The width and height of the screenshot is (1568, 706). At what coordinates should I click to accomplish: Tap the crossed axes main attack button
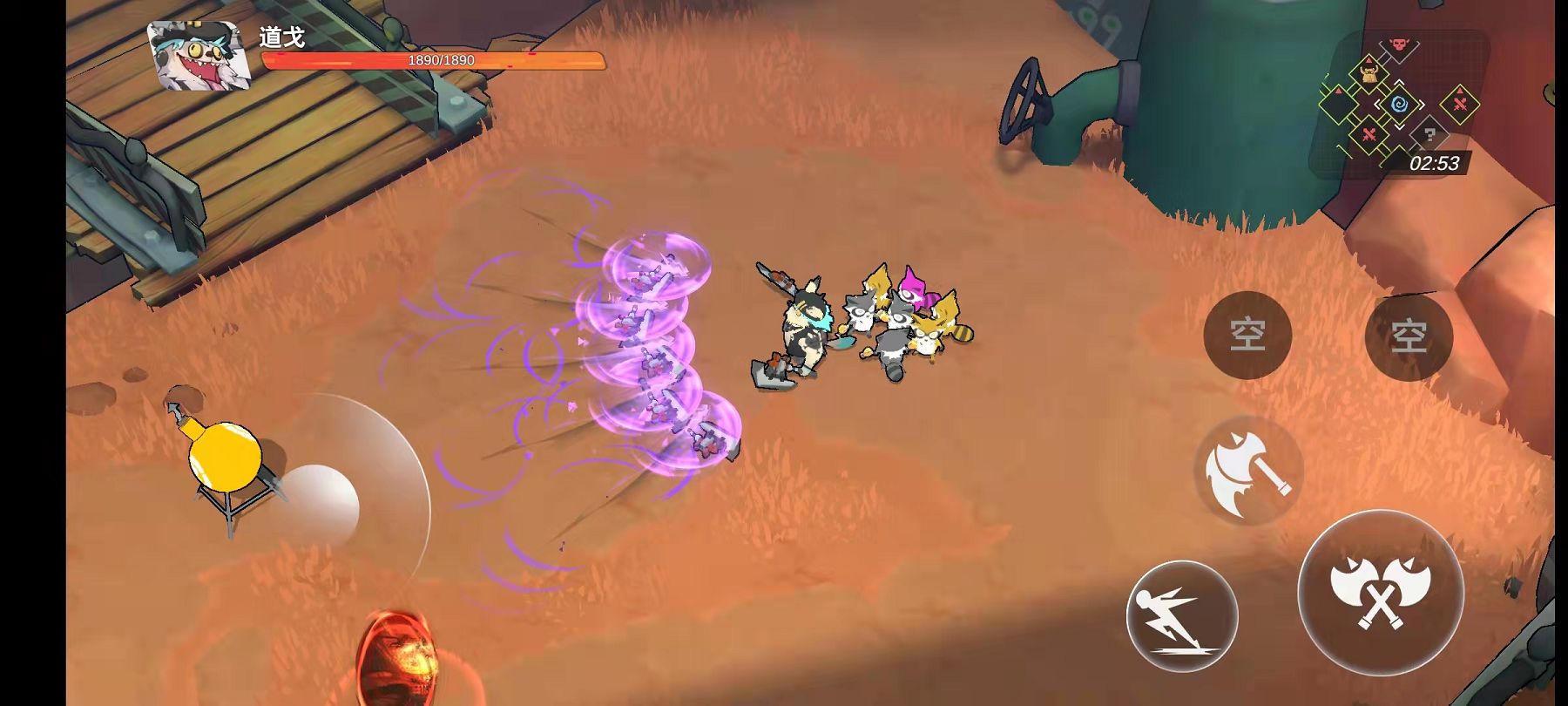[x=1380, y=591]
